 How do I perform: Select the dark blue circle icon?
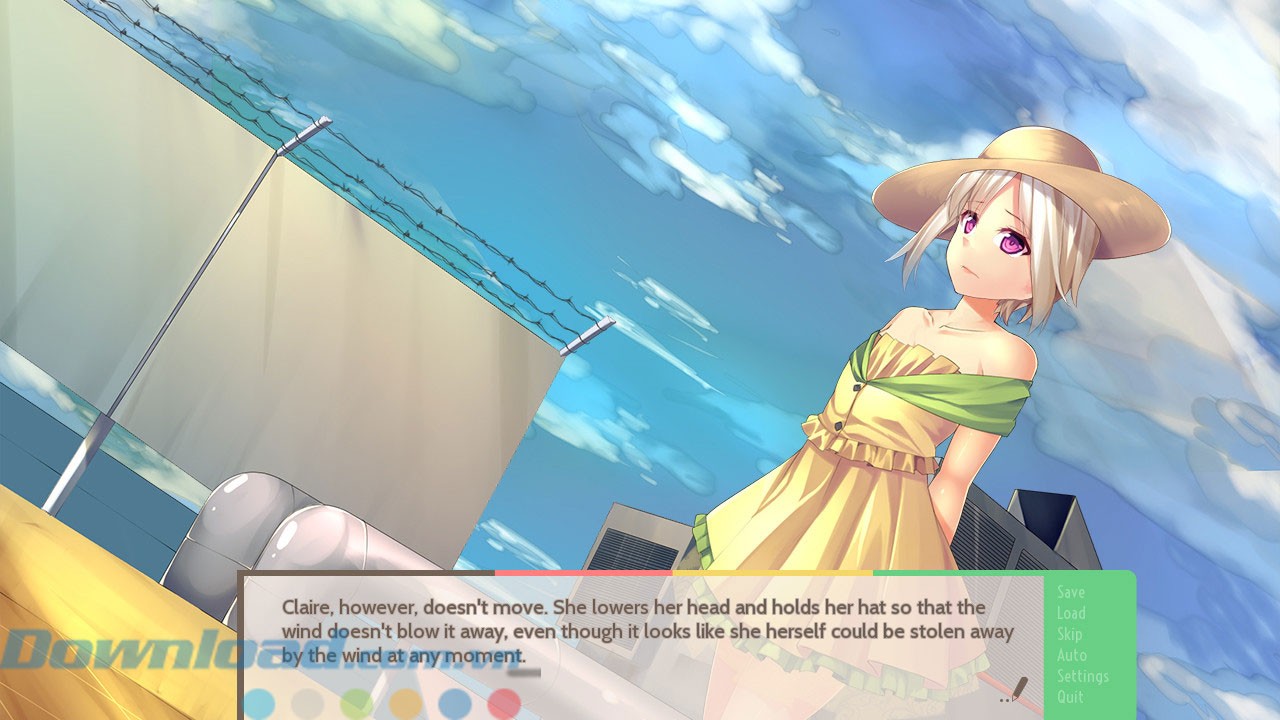click(454, 703)
